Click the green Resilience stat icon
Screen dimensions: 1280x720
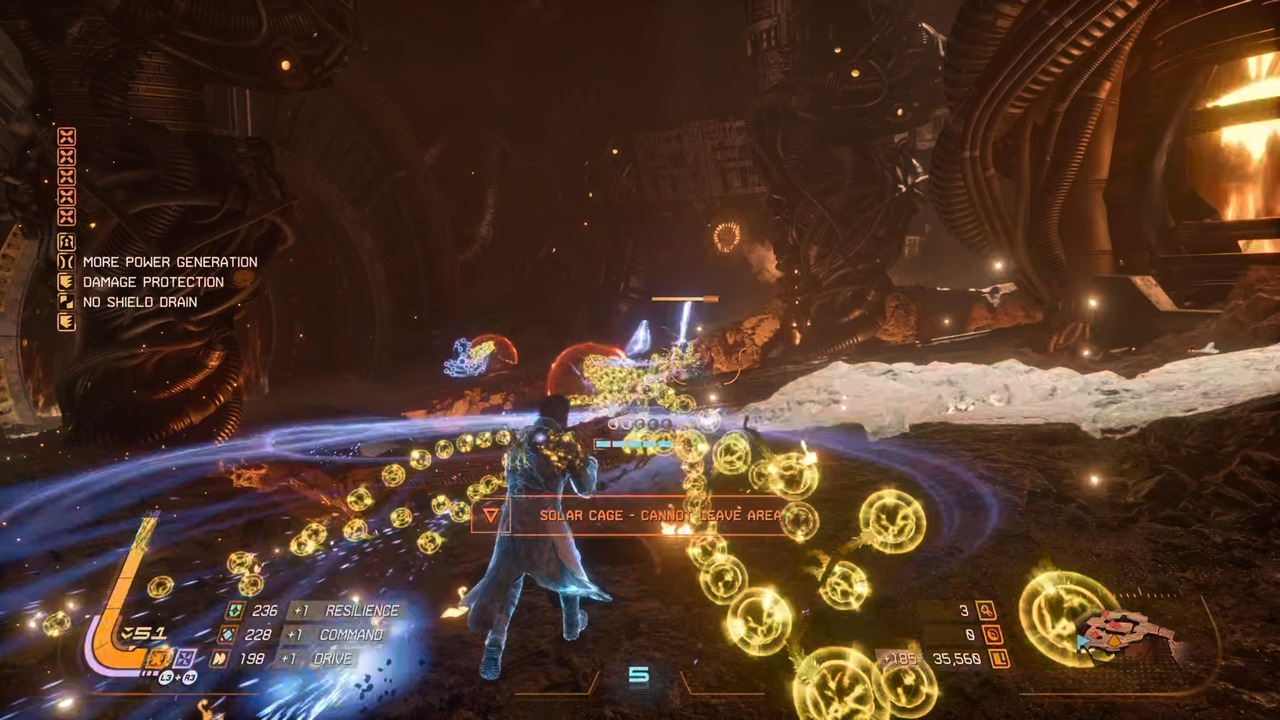point(235,611)
